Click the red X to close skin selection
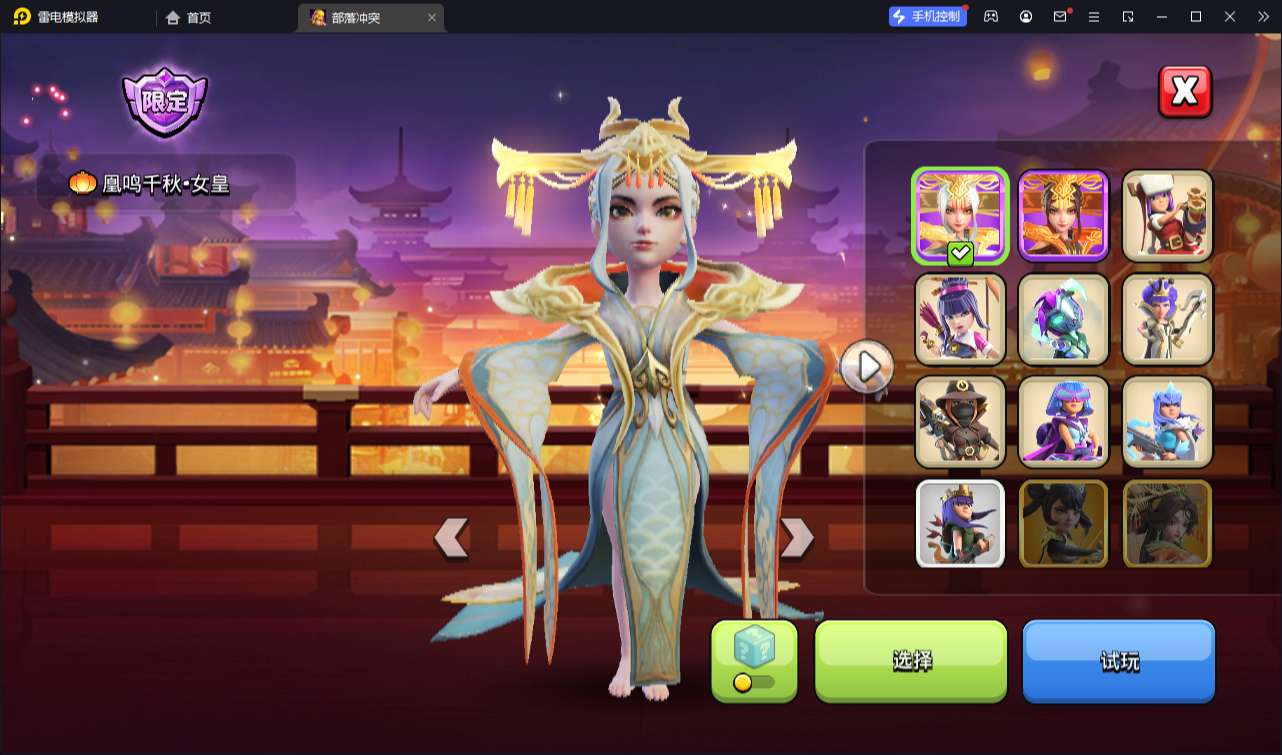 [x=1184, y=90]
